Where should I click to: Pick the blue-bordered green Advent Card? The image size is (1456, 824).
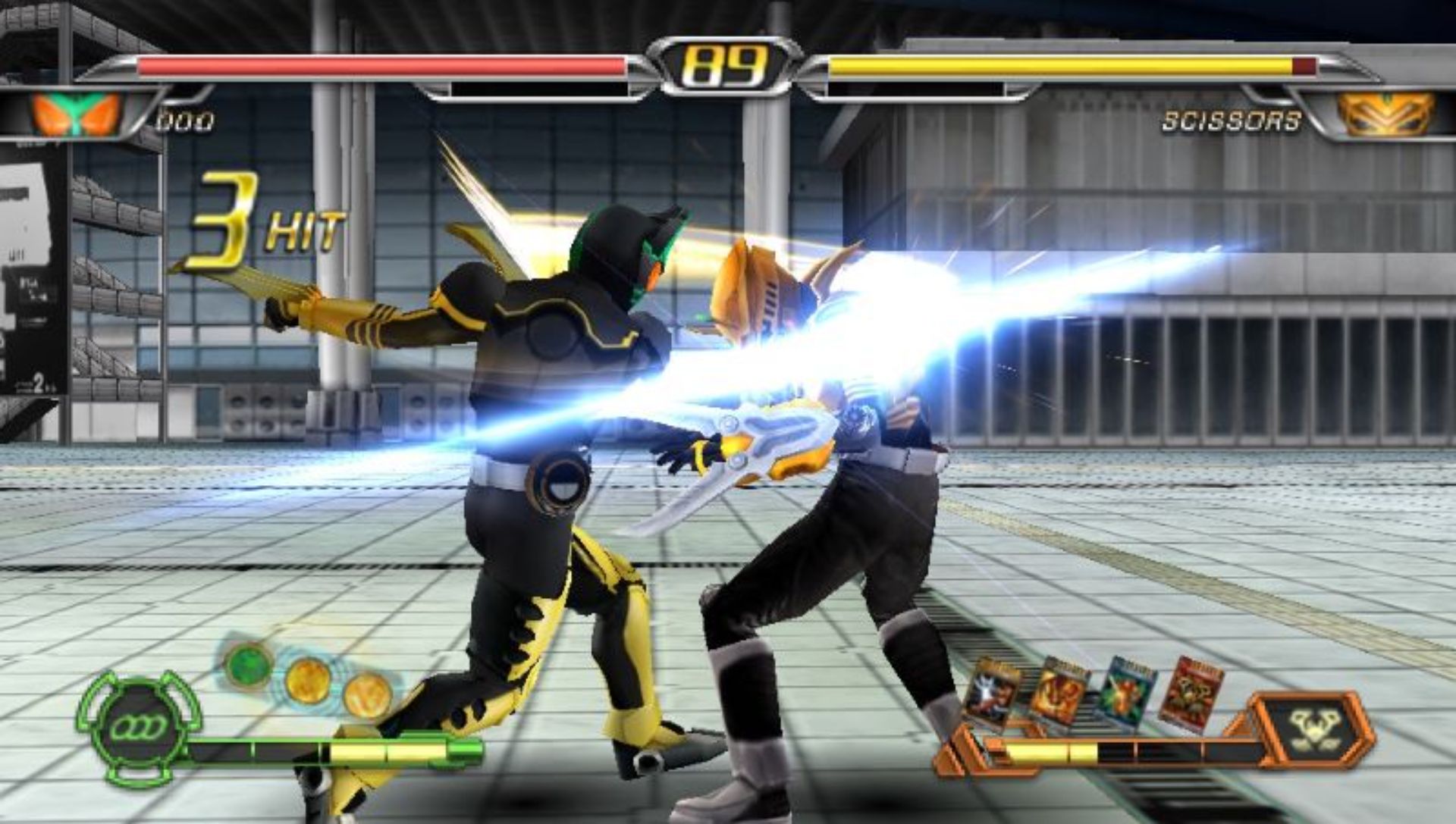1126,693
